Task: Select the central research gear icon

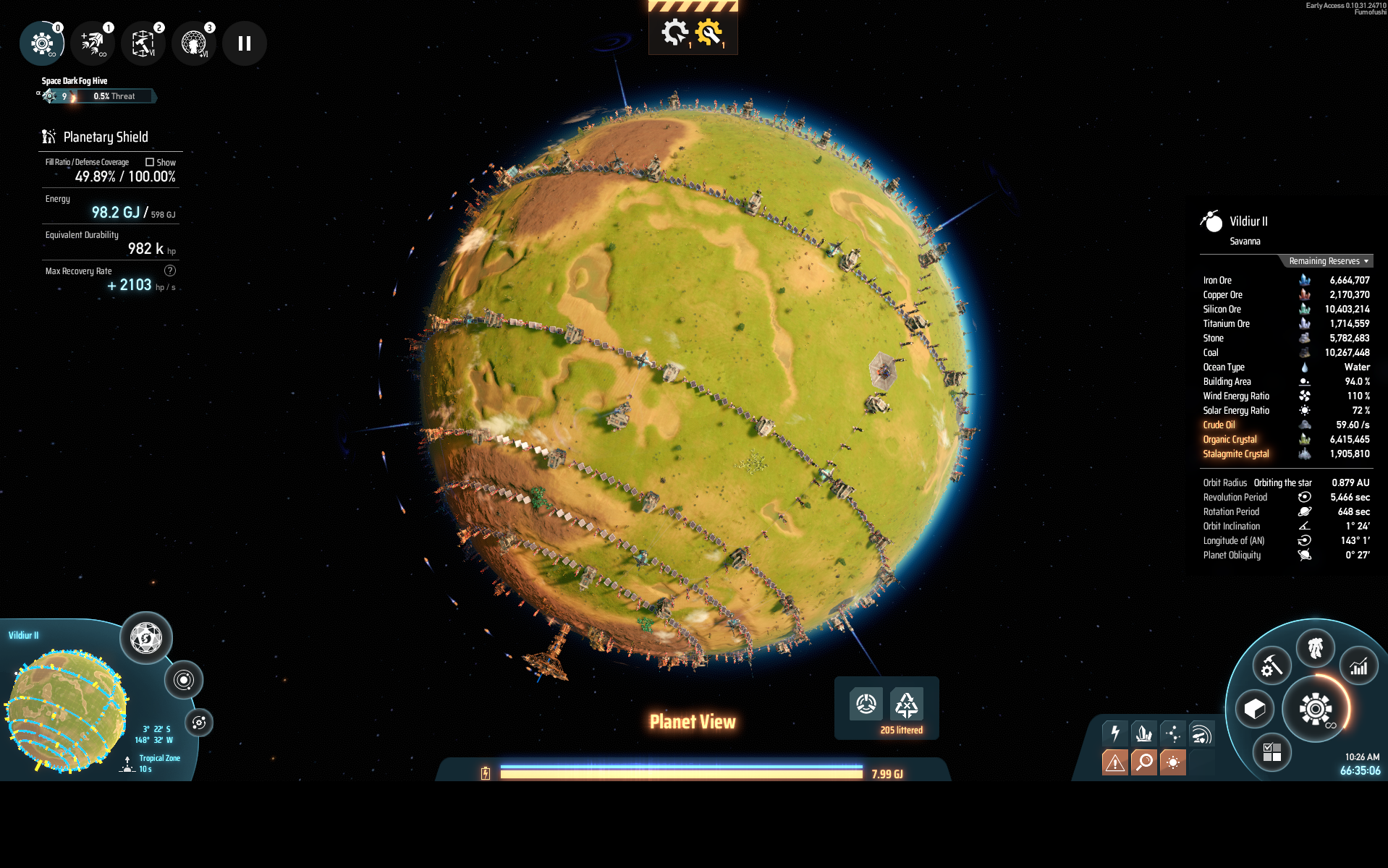Action: click(1314, 710)
